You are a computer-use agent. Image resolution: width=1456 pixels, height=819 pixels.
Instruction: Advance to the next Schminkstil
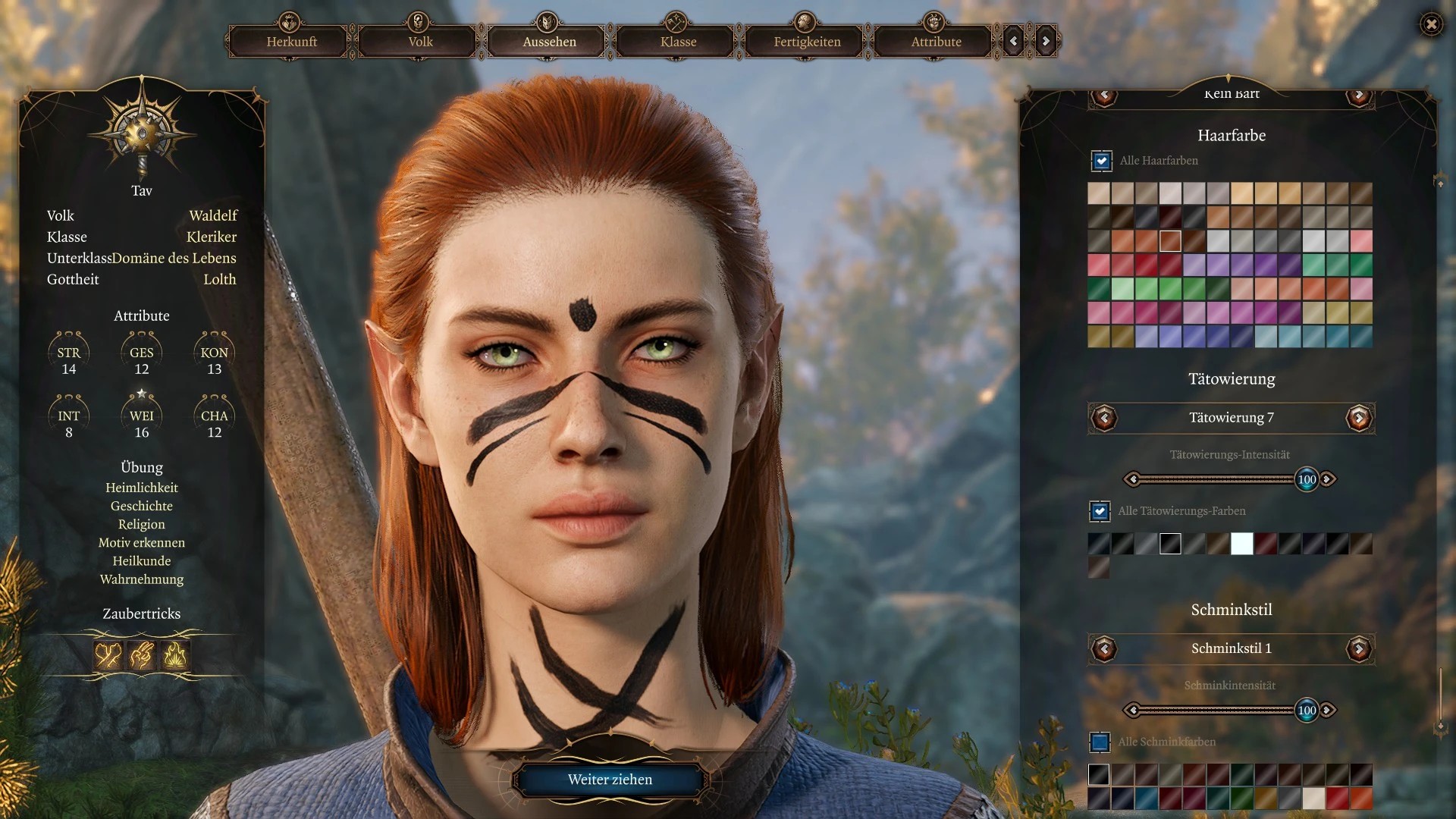pos(1358,648)
